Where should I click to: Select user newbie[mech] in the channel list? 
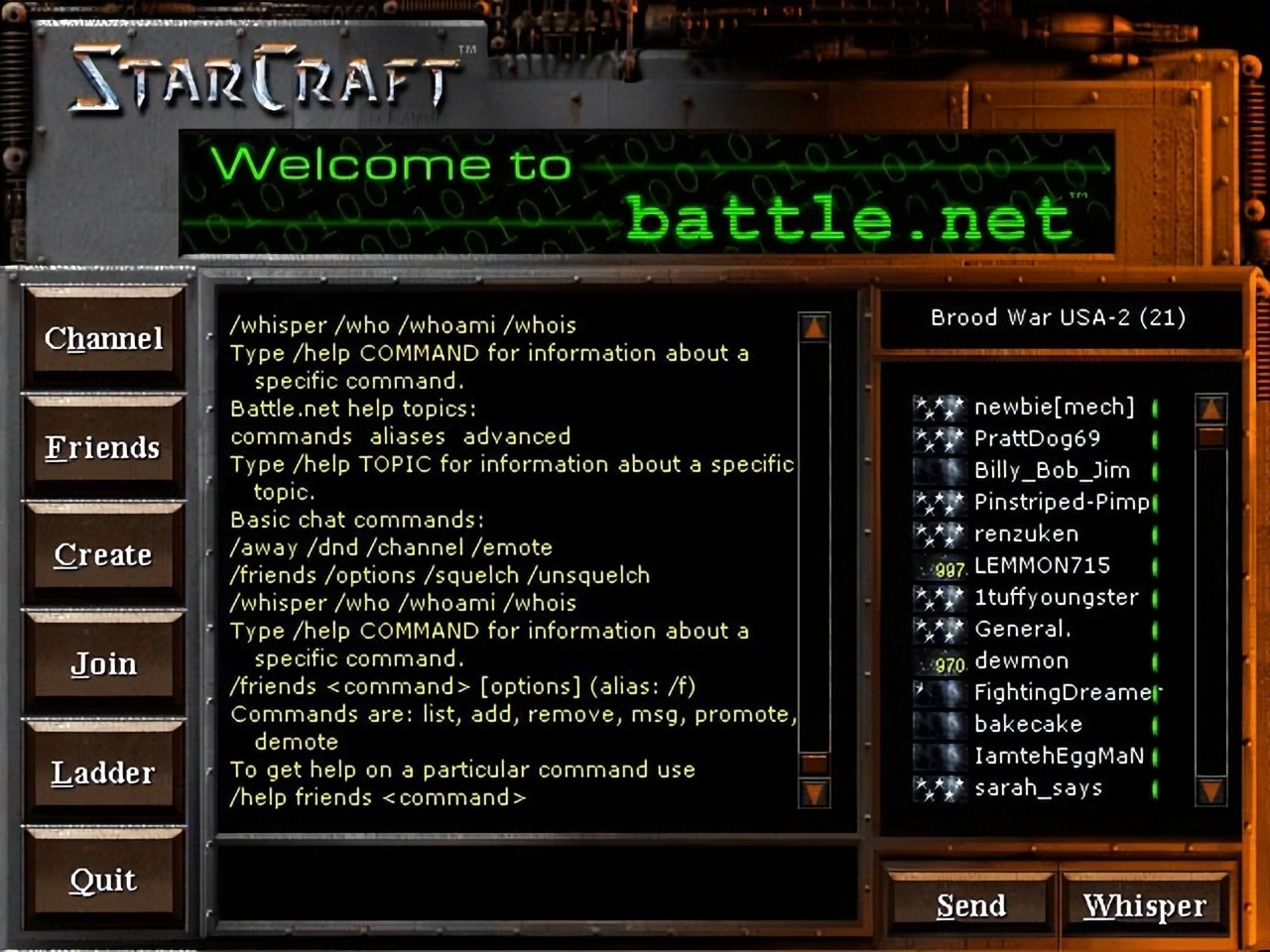(x=1053, y=407)
